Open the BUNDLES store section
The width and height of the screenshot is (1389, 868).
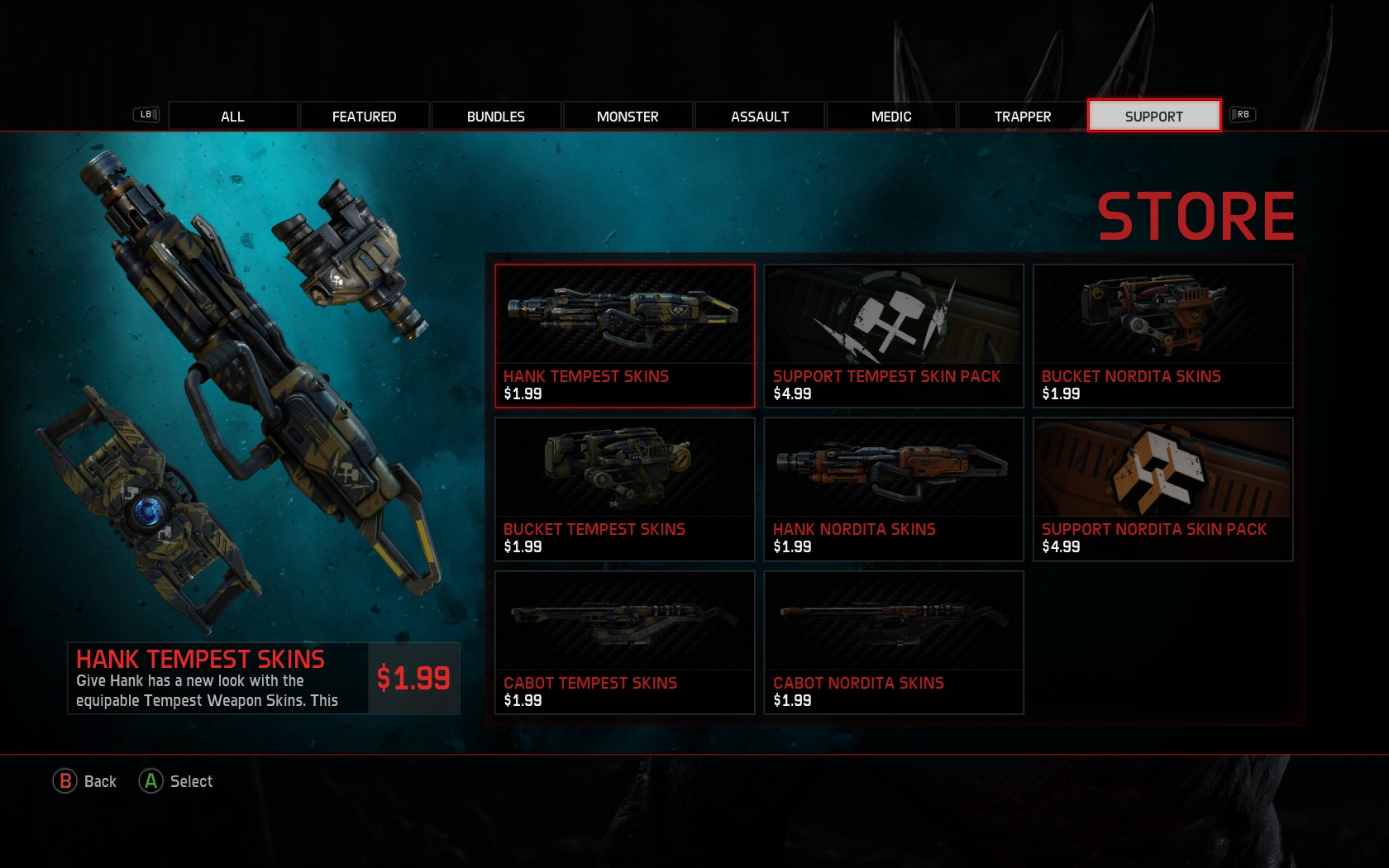pos(496,116)
